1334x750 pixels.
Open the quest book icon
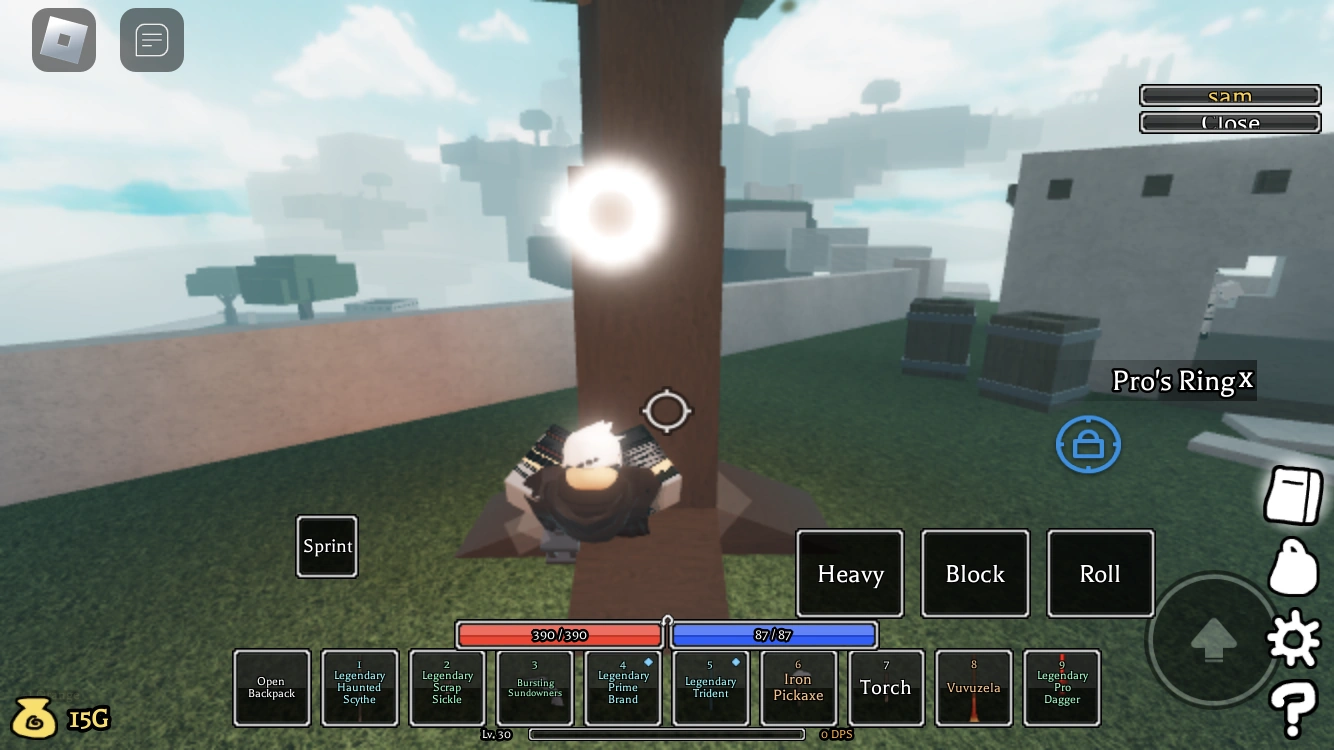tap(1292, 495)
